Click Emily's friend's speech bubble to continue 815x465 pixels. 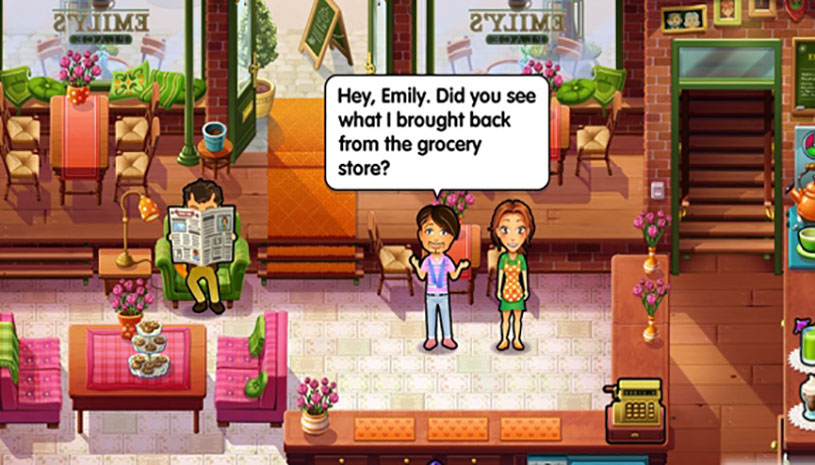(437, 131)
